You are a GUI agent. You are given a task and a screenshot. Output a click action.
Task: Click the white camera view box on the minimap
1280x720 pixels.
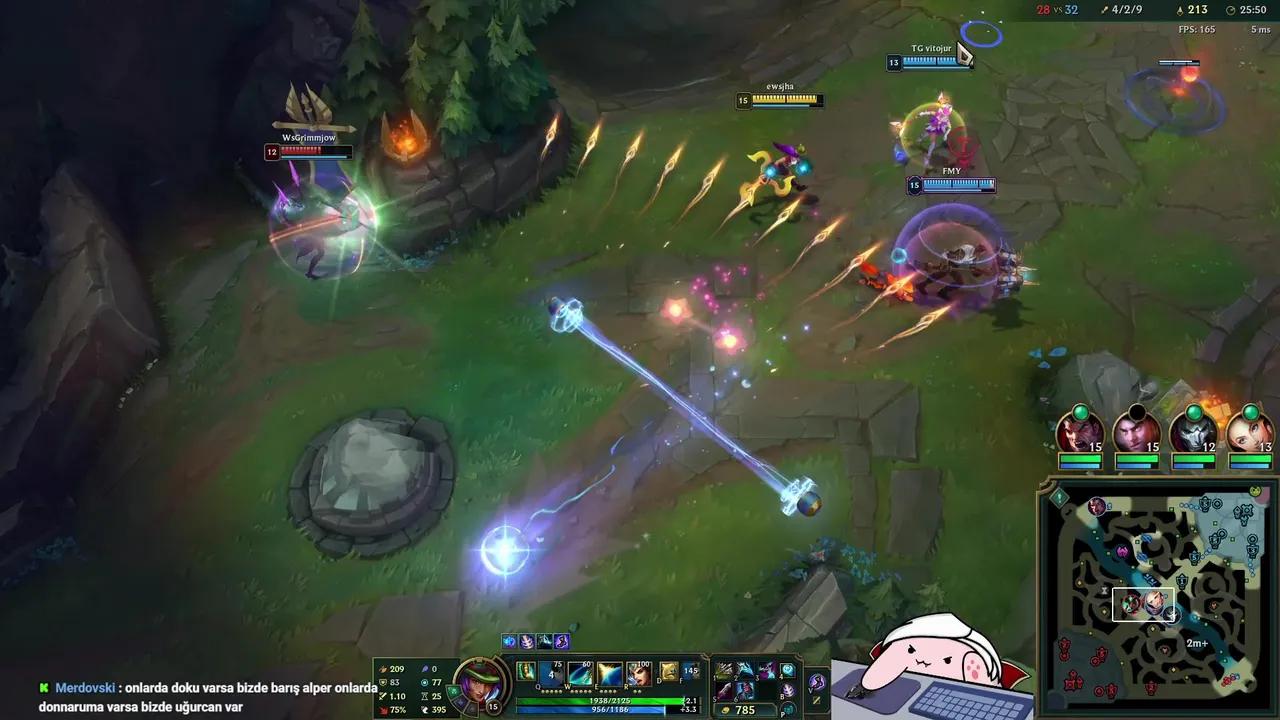point(1144,604)
